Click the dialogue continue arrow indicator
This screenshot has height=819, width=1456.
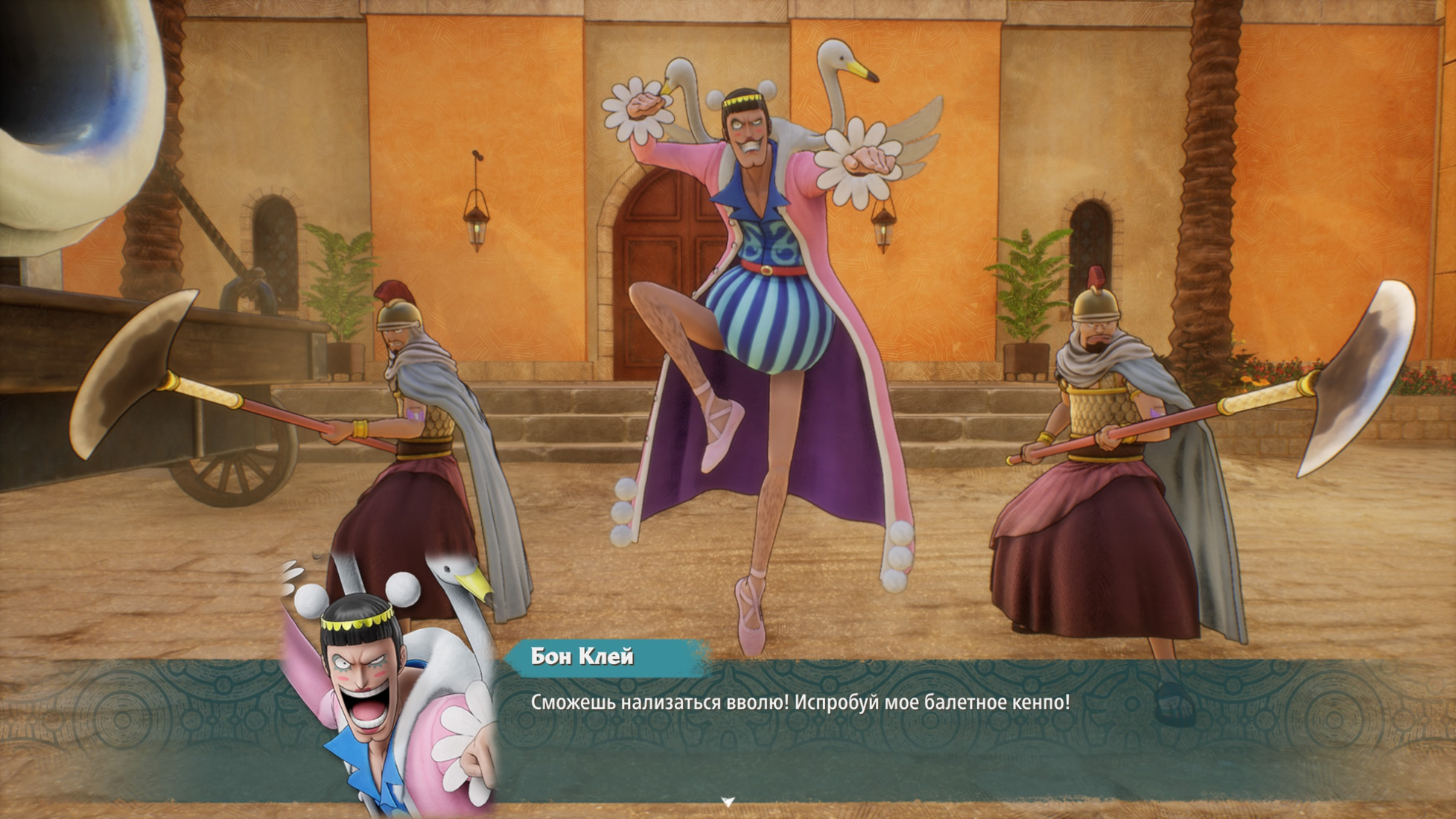coord(728,802)
